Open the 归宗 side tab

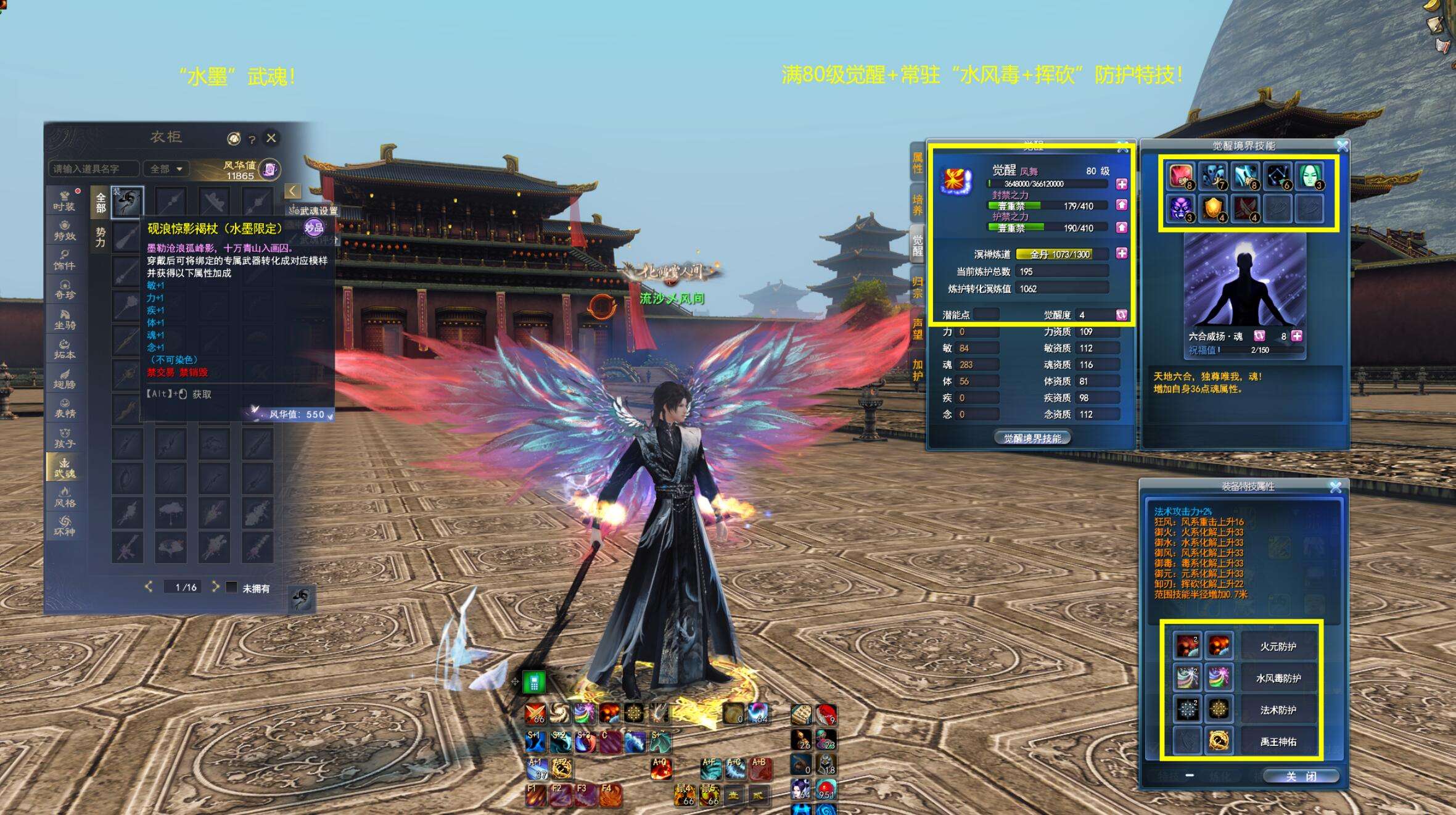tap(917, 287)
